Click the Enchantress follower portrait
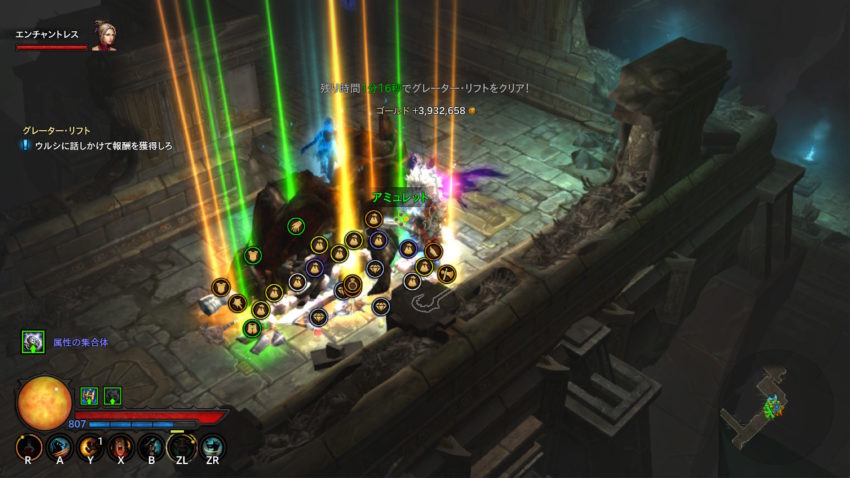 [x=103, y=36]
